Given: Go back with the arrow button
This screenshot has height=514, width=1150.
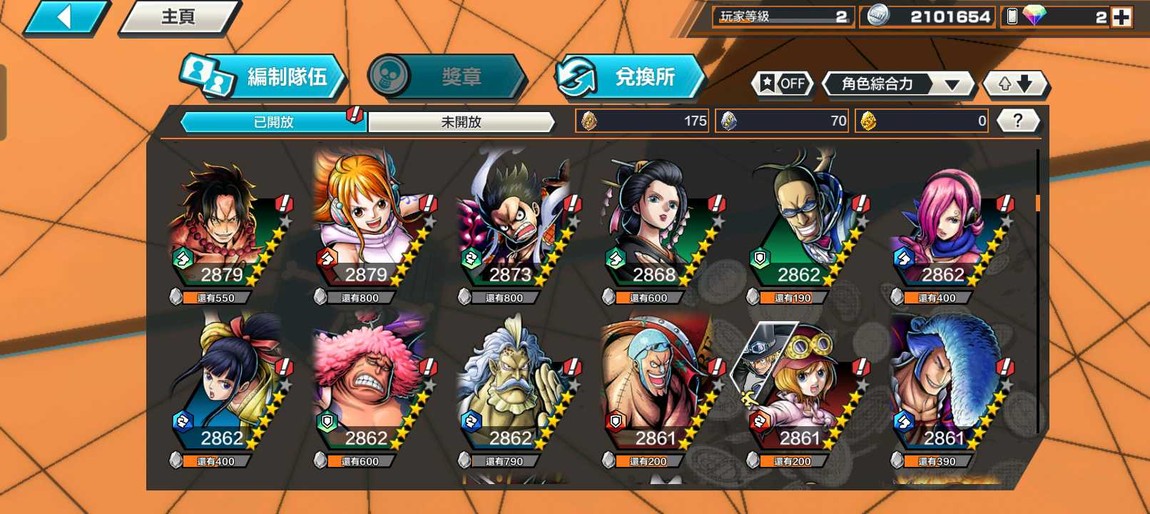Looking at the screenshot, I should click(65, 17).
